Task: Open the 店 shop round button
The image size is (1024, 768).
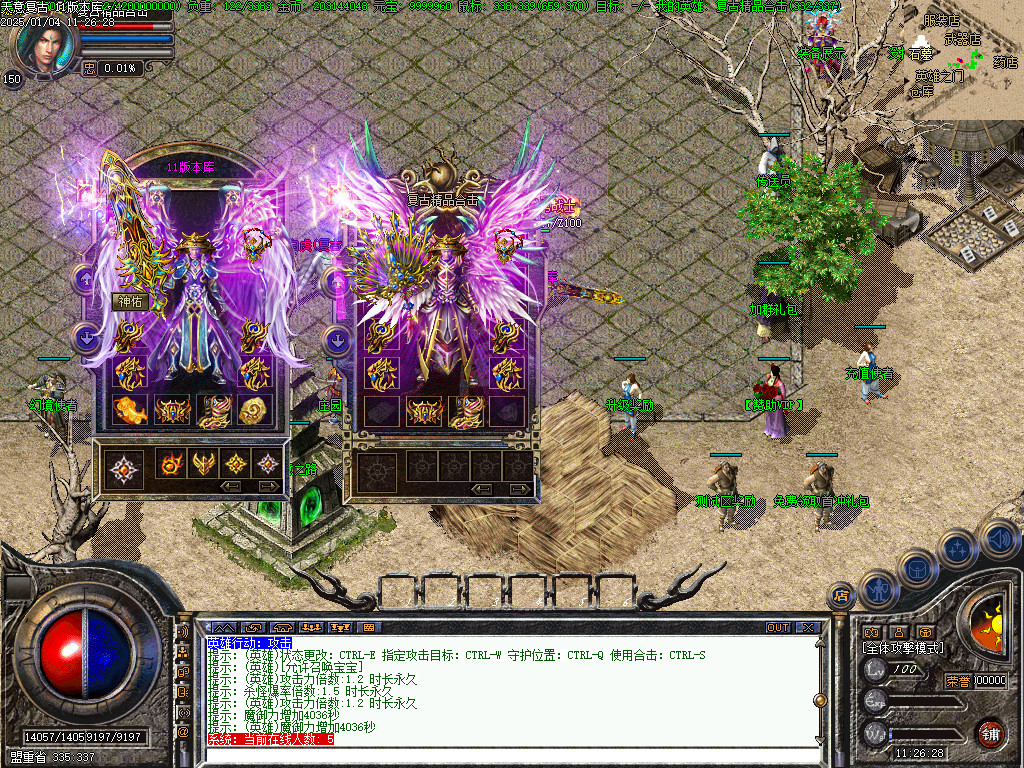Action: 841,596
